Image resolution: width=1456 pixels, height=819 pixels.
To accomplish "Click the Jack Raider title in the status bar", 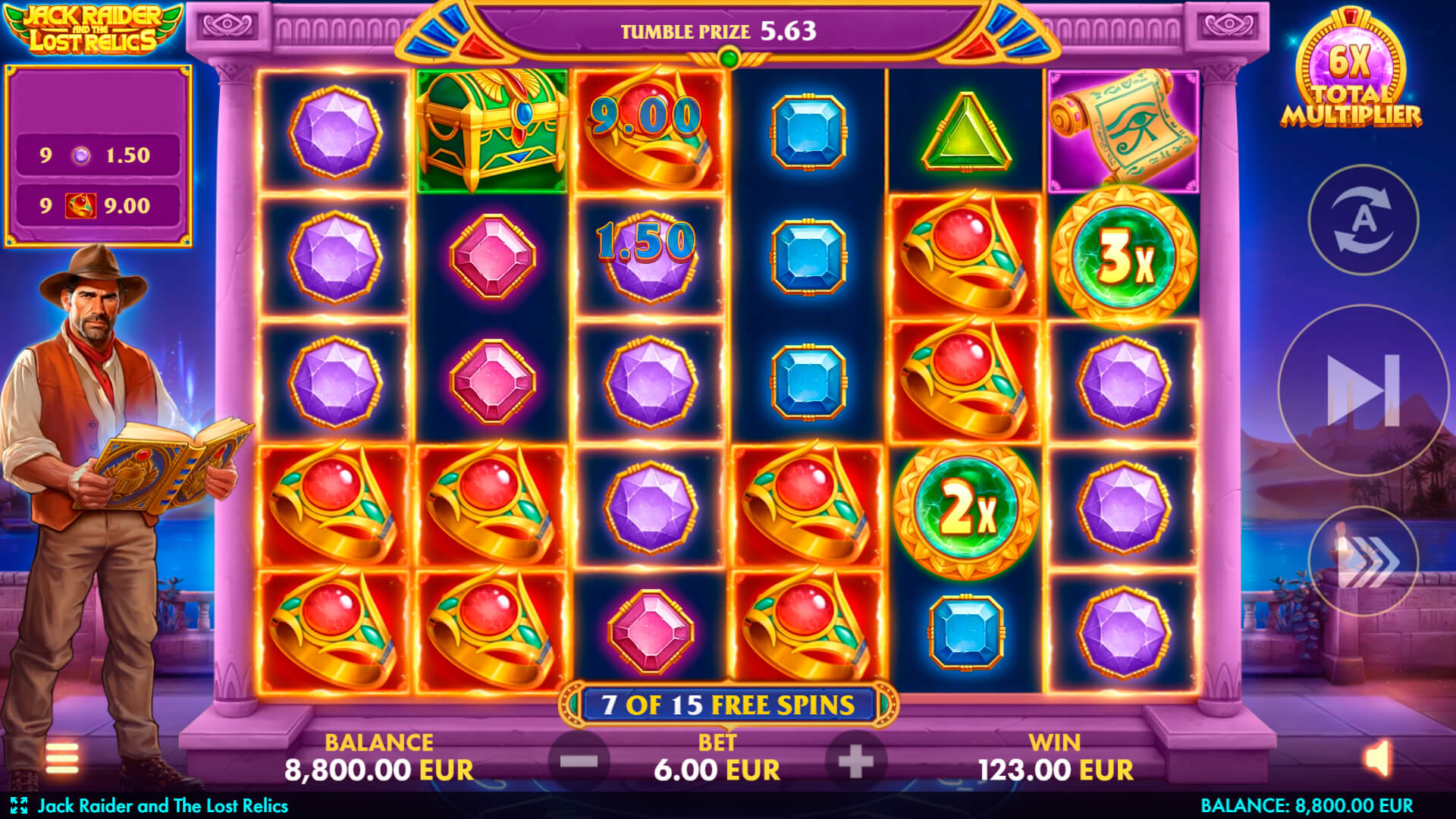I will tap(163, 806).
